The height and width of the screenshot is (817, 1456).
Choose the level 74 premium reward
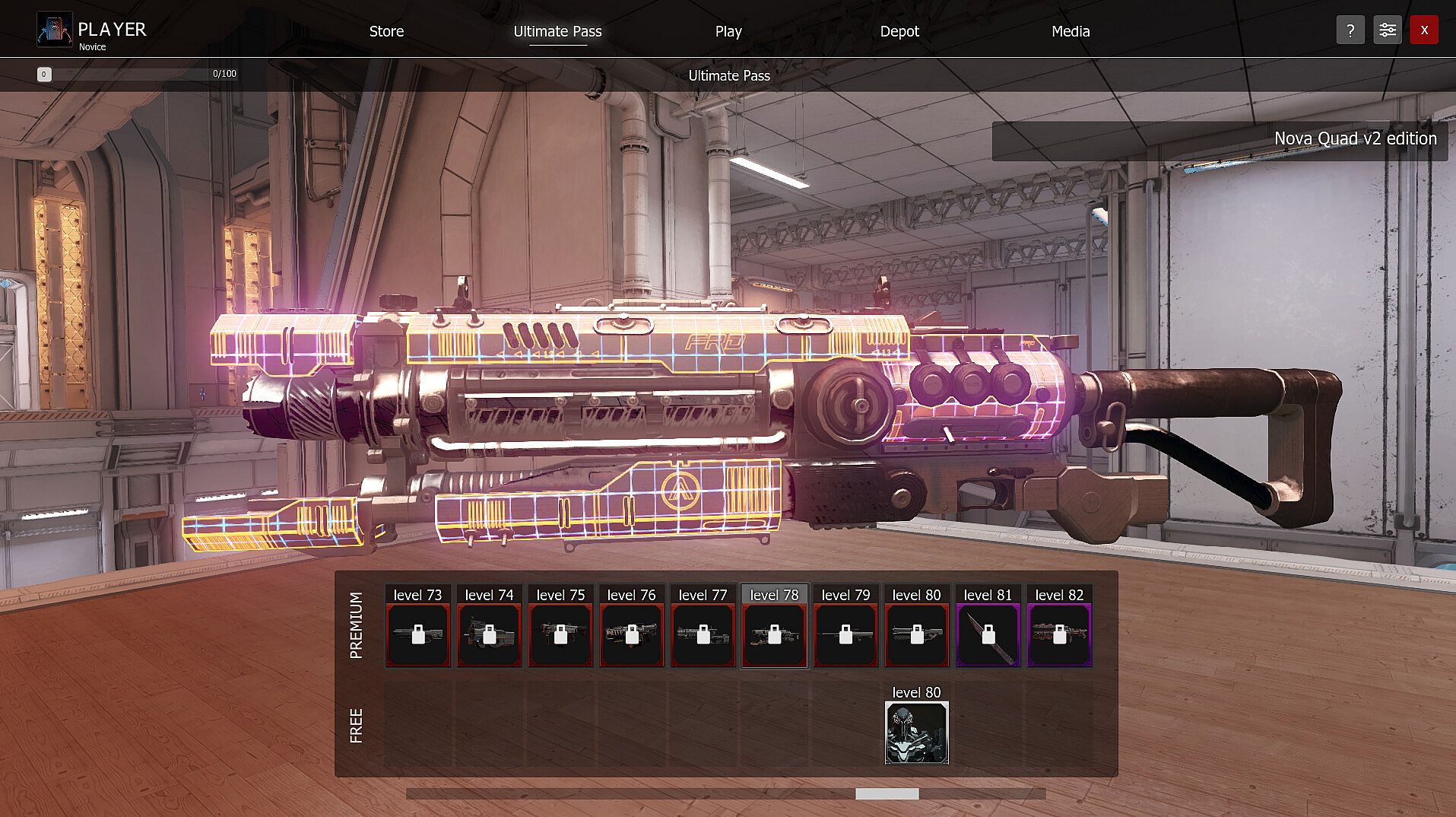click(x=489, y=634)
